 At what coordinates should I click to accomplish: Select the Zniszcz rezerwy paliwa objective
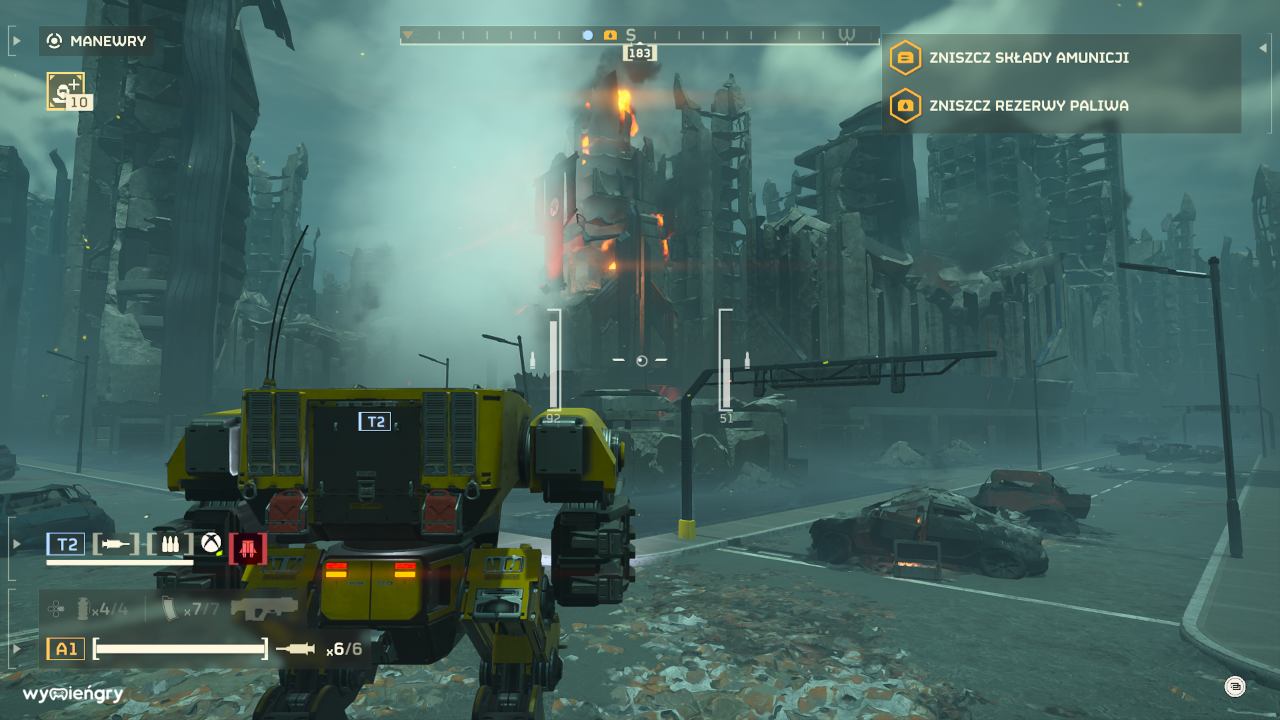pyautogui.click(x=1028, y=105)
